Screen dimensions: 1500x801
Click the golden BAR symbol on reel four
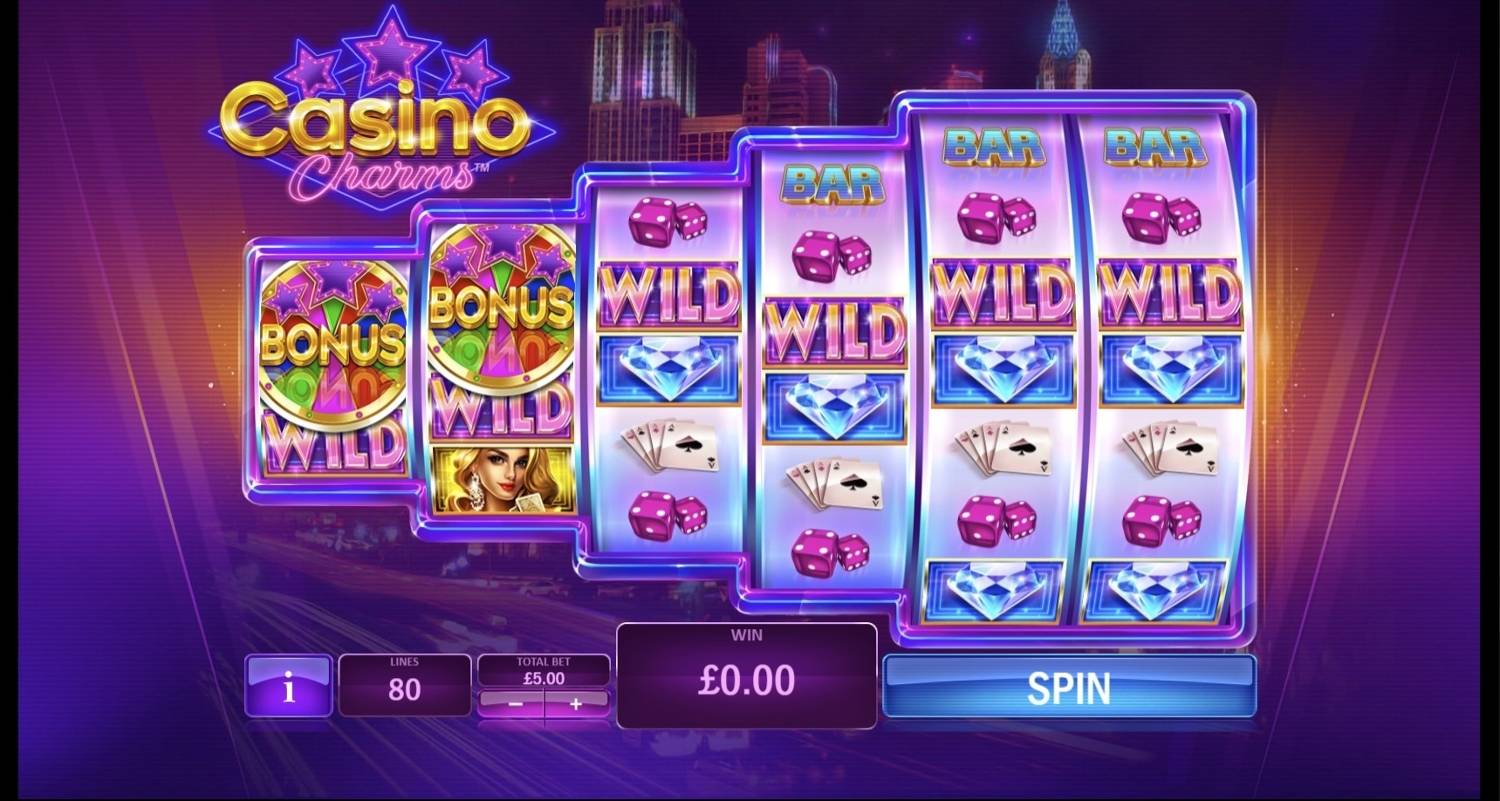point(833,185)
